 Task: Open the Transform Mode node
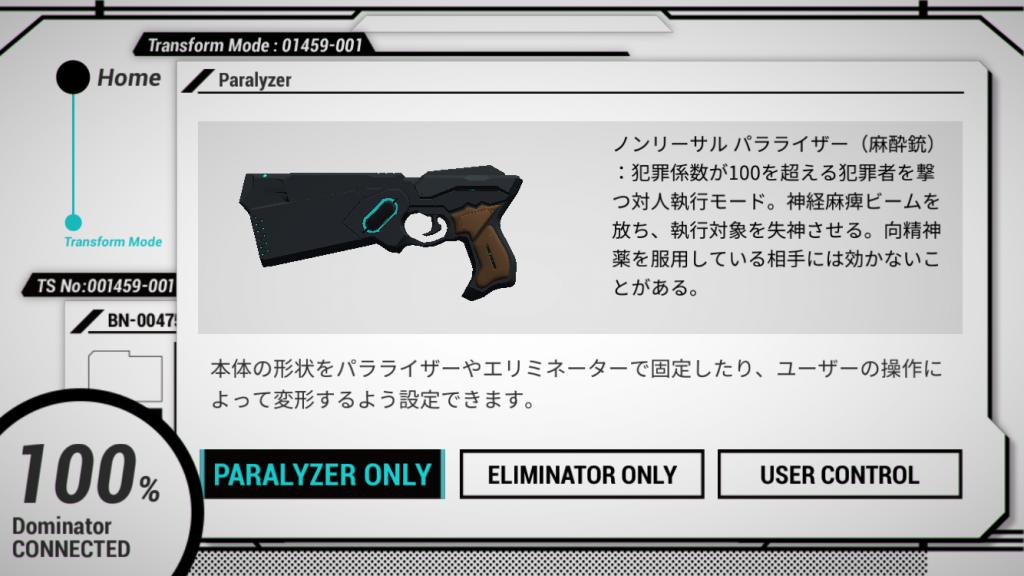point(73,223)
